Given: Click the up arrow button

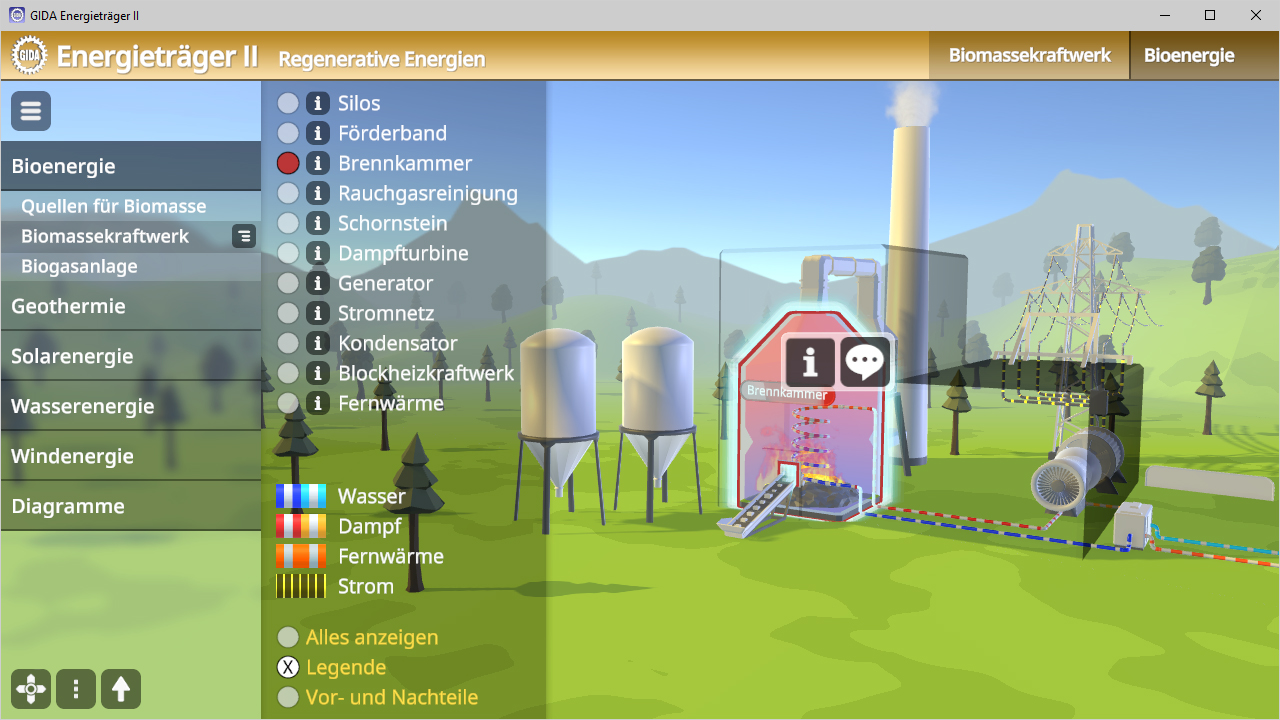Looking at the screenshot, I should click(121, 689).
